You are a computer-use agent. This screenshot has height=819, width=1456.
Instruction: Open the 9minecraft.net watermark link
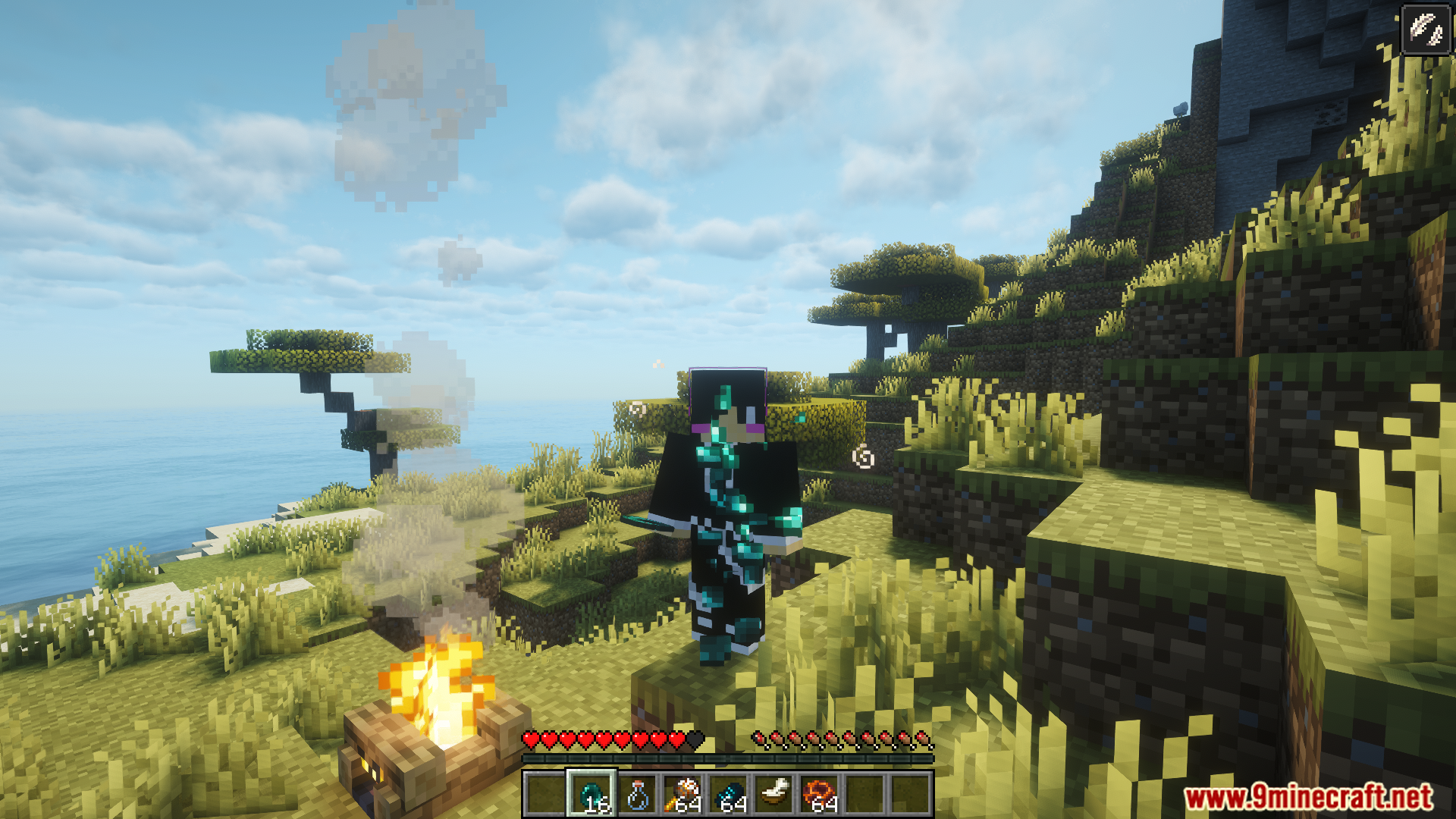click(1308, 798)
